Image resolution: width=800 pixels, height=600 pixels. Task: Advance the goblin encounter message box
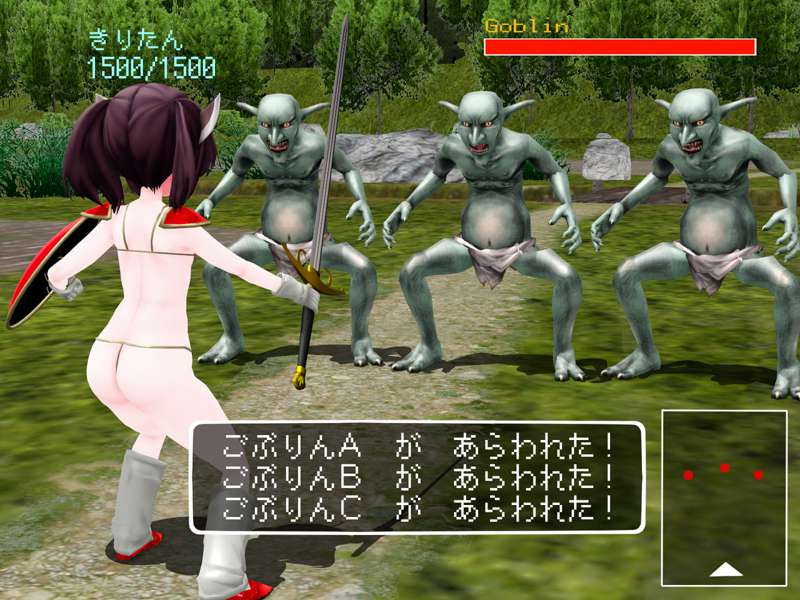point(417,477)
